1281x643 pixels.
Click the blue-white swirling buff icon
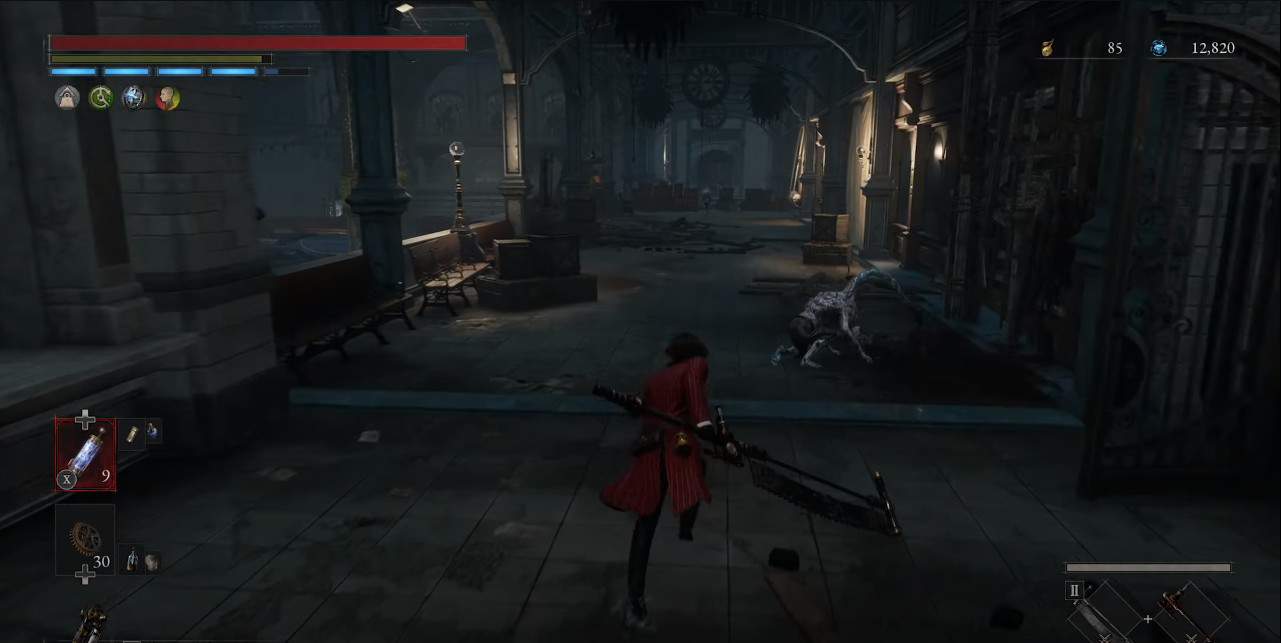(133, 97)
